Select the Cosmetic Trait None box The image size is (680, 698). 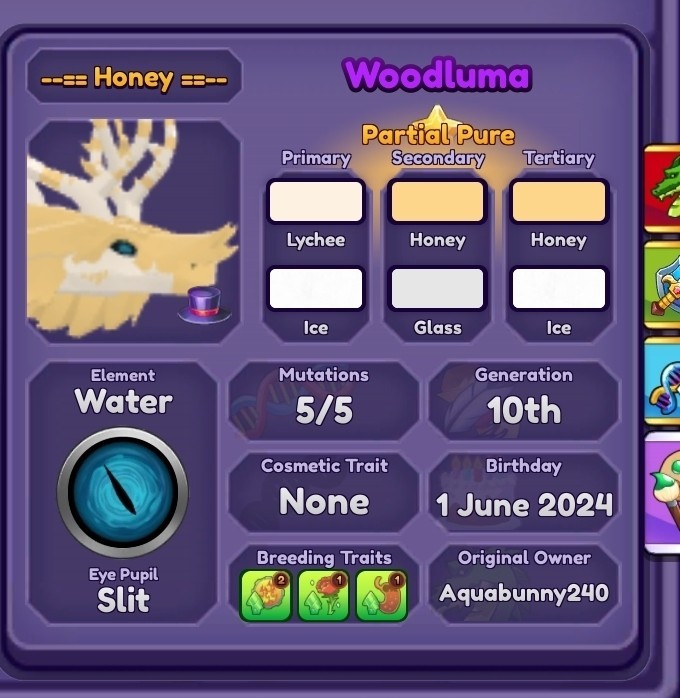tap(324, 490)
